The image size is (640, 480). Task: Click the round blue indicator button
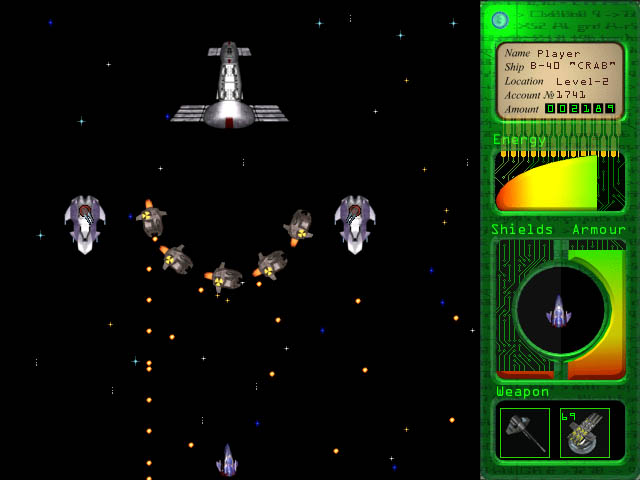pyautogui.click(x=501, y=20)
